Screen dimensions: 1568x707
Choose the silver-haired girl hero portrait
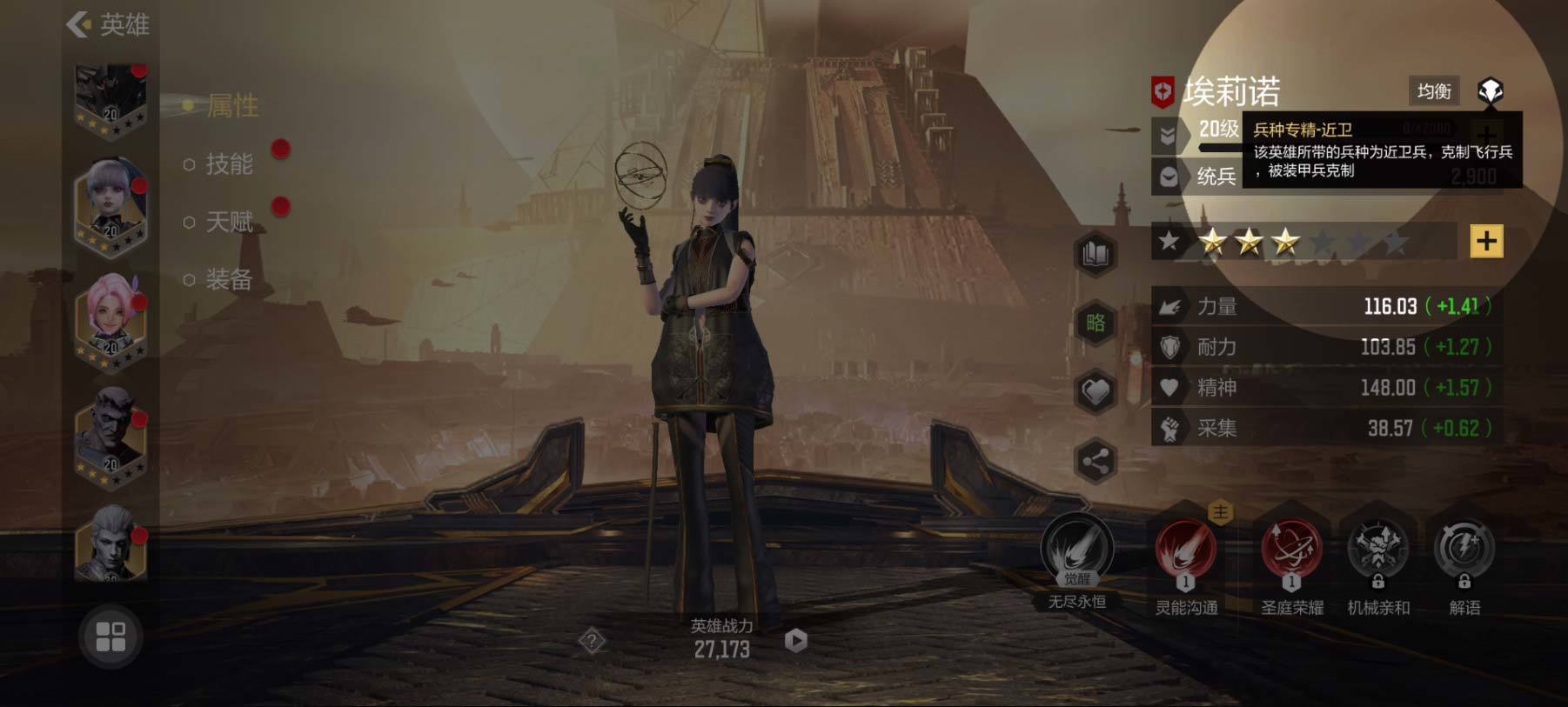pyautogui.click(x=111, y=204)
